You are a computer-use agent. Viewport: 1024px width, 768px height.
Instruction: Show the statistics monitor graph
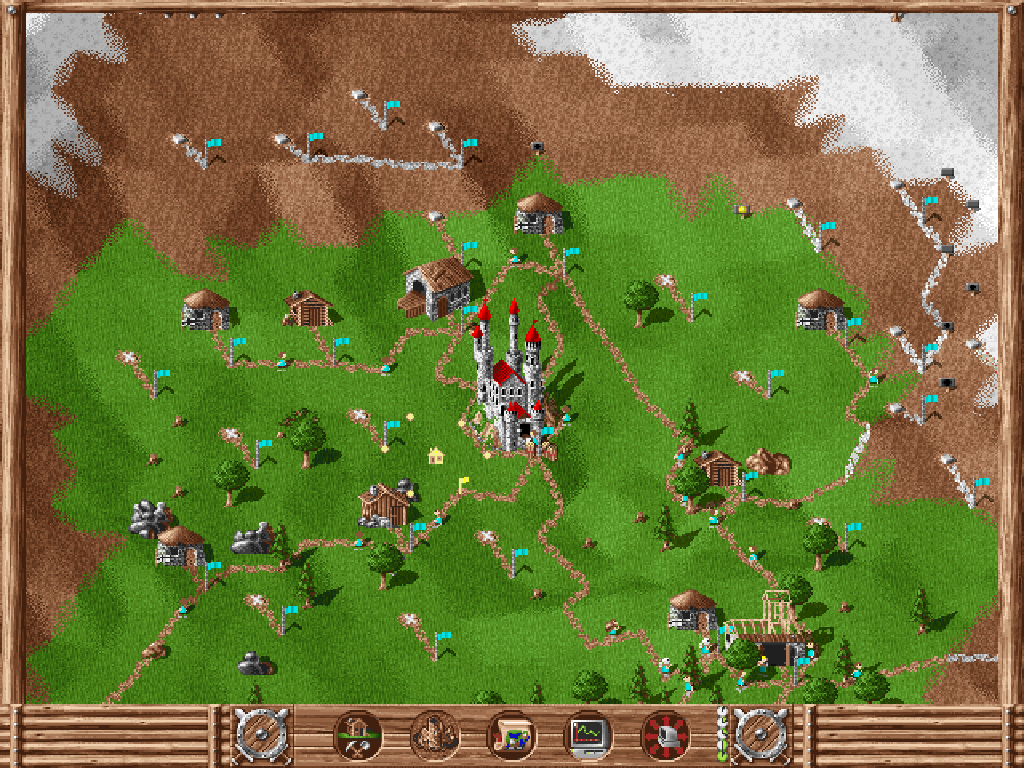[x=588, y=737]
